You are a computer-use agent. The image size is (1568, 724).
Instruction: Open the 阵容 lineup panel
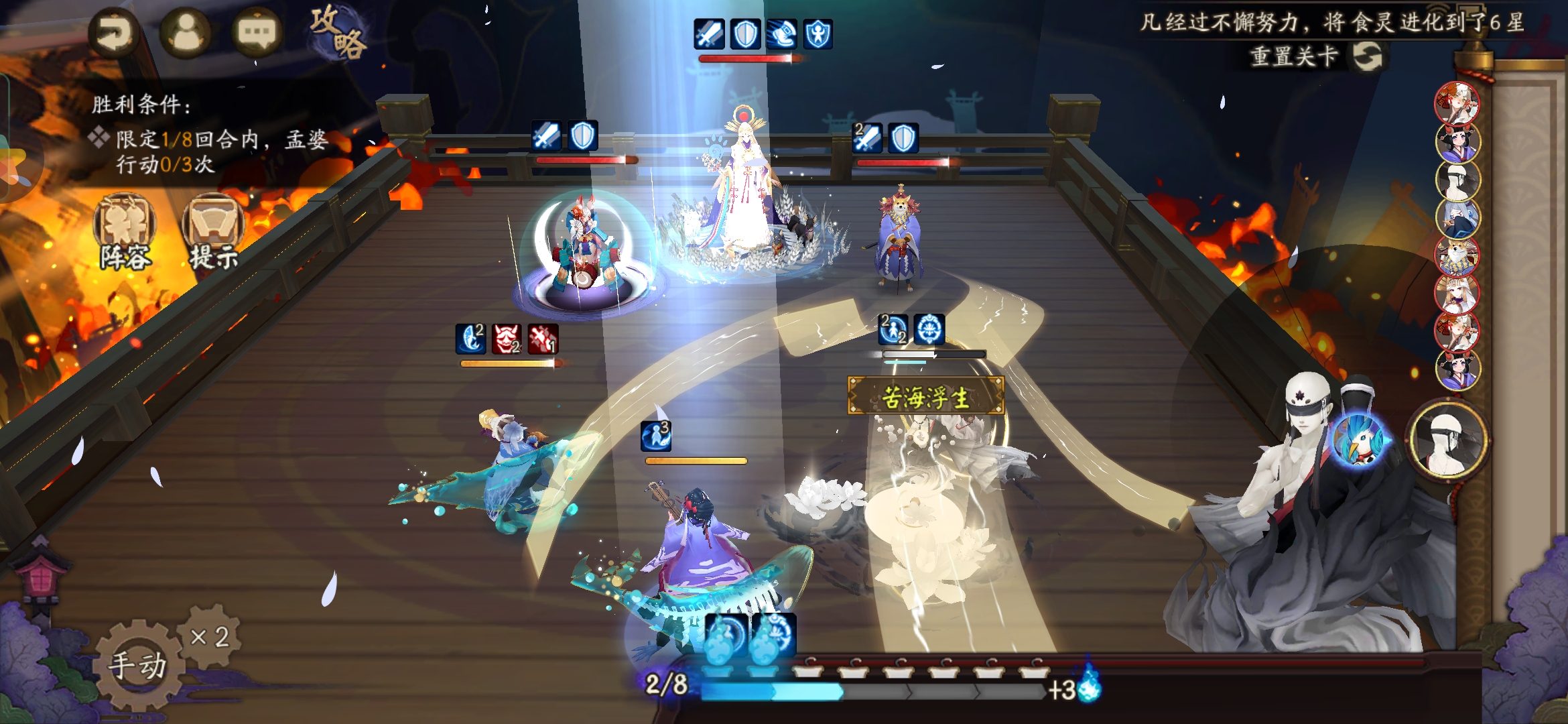point(125,232)
